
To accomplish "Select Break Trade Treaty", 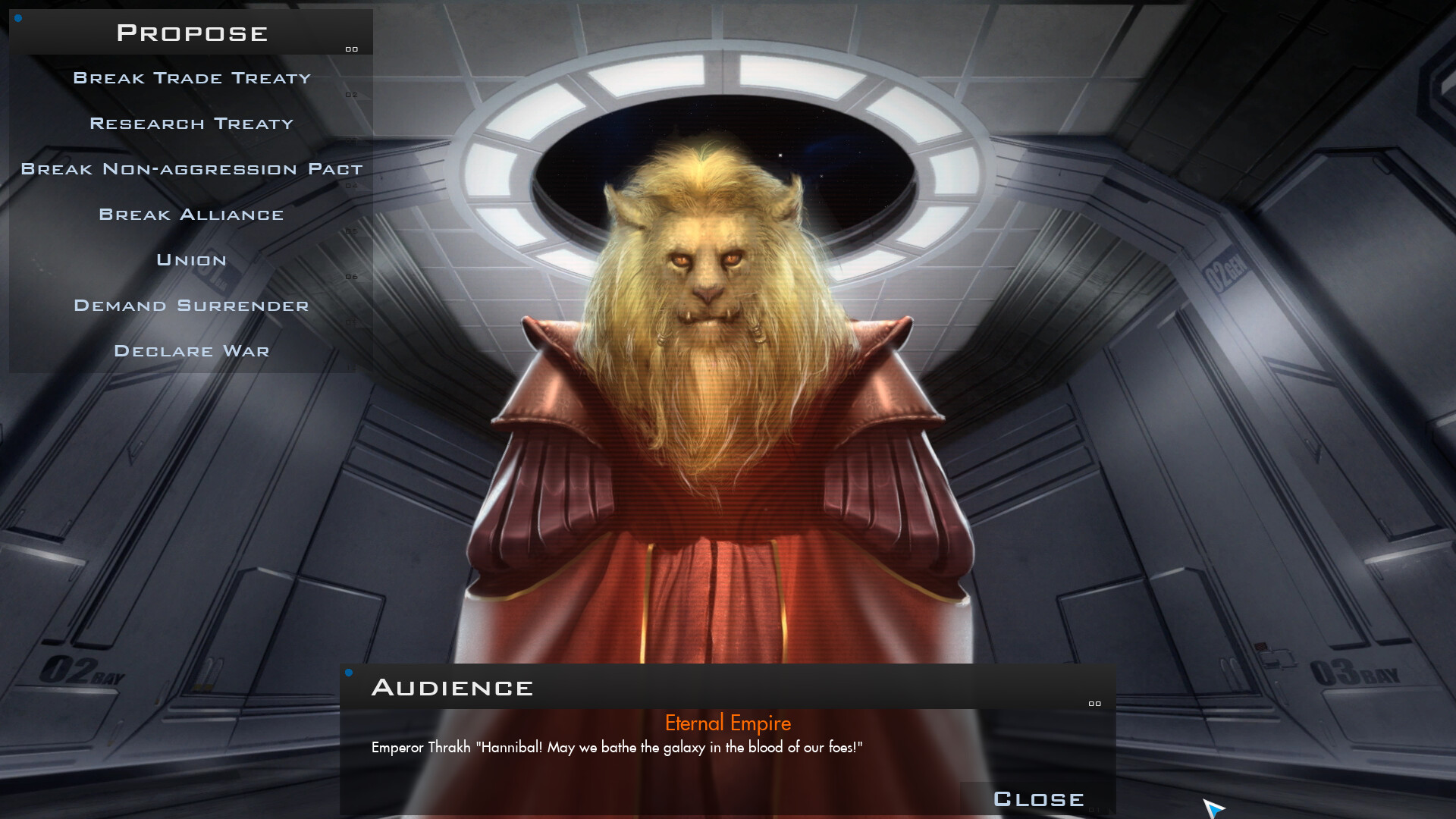I will pyautogui.click(x=191, y=78).
